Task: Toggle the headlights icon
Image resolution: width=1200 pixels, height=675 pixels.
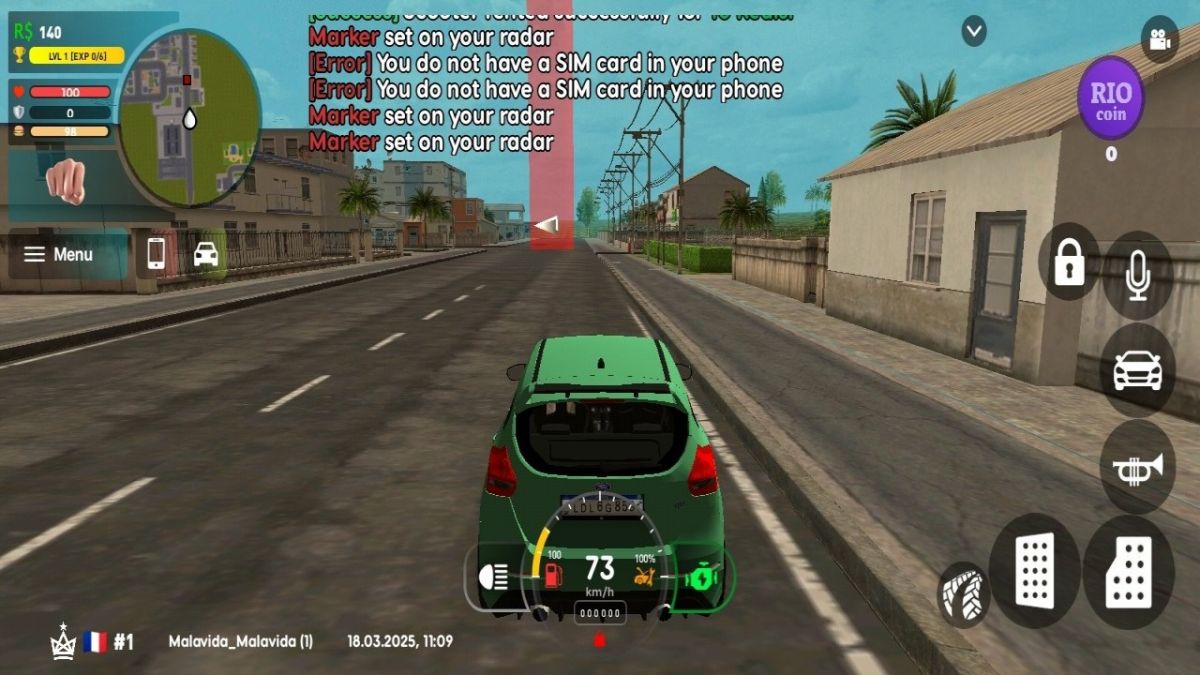Action: (x=495, y=576)
